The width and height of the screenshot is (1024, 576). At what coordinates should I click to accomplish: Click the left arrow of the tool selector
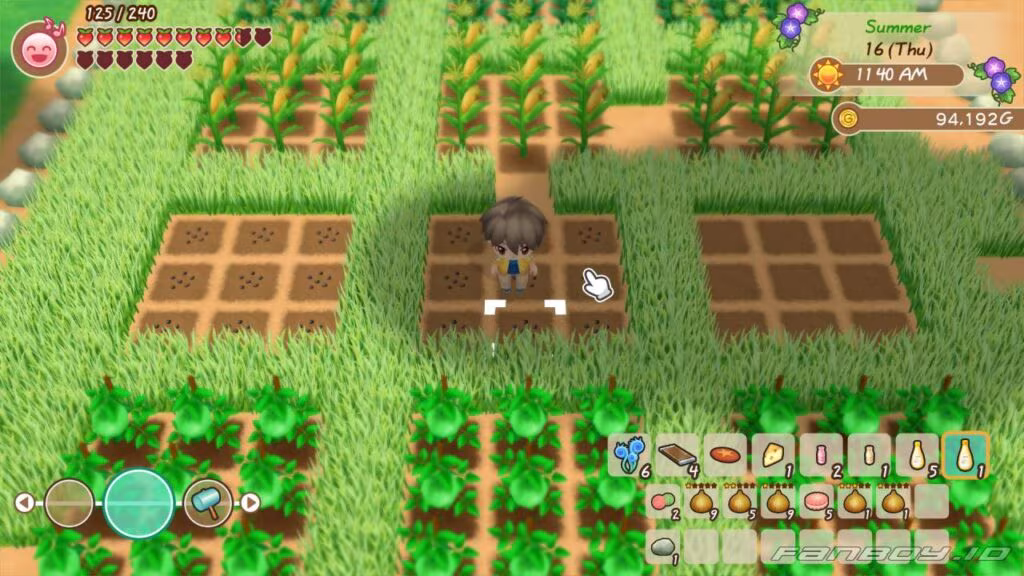[x=24, y=502]
